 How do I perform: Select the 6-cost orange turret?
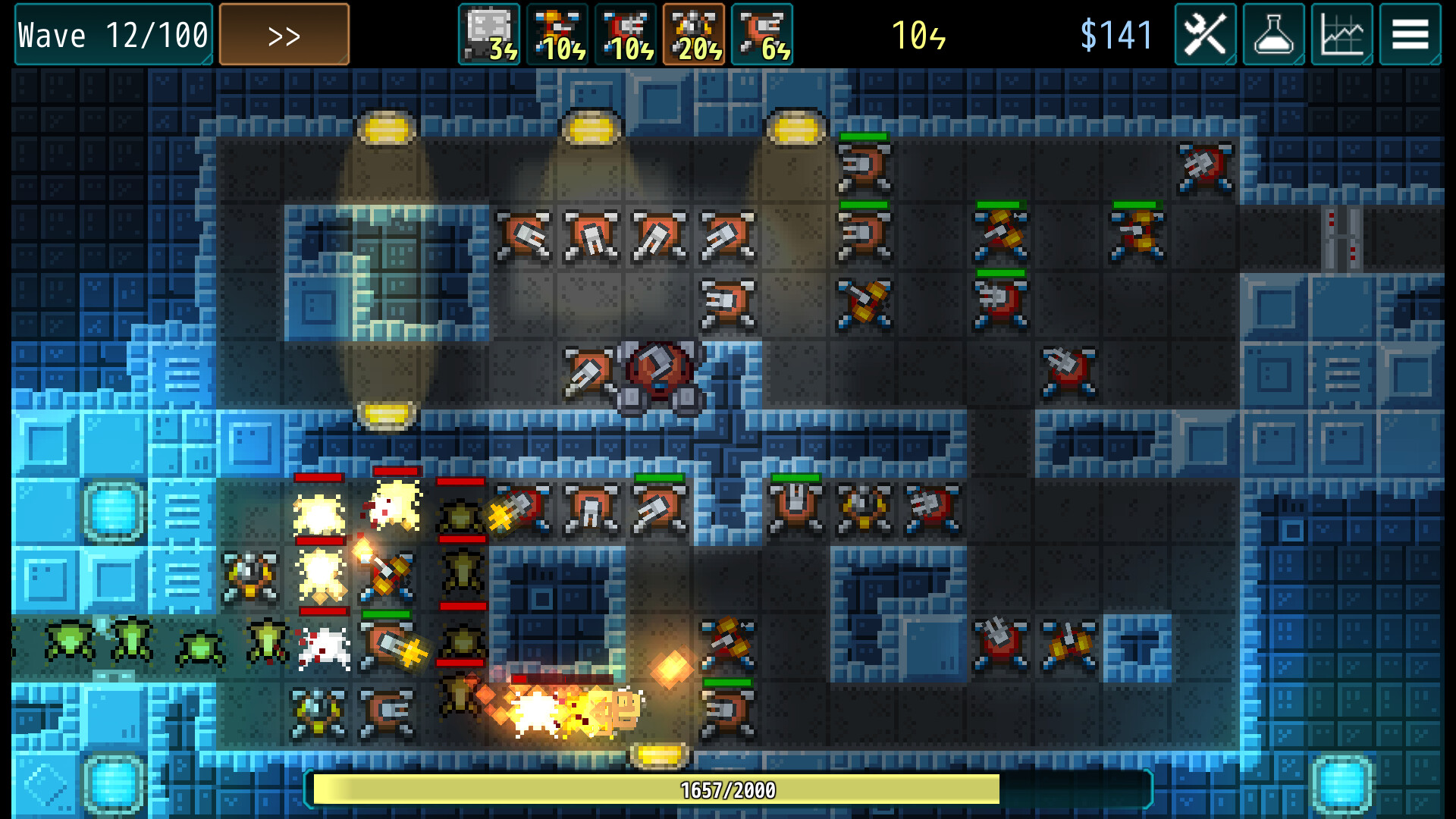pyautogui.click(x=762, y=33)
